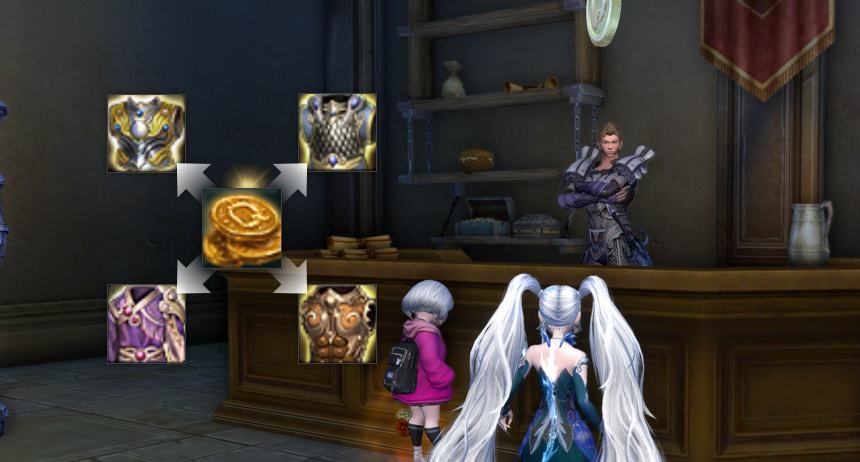Click the gold coins icon
The image size is (860, 462).
point(242,228)
